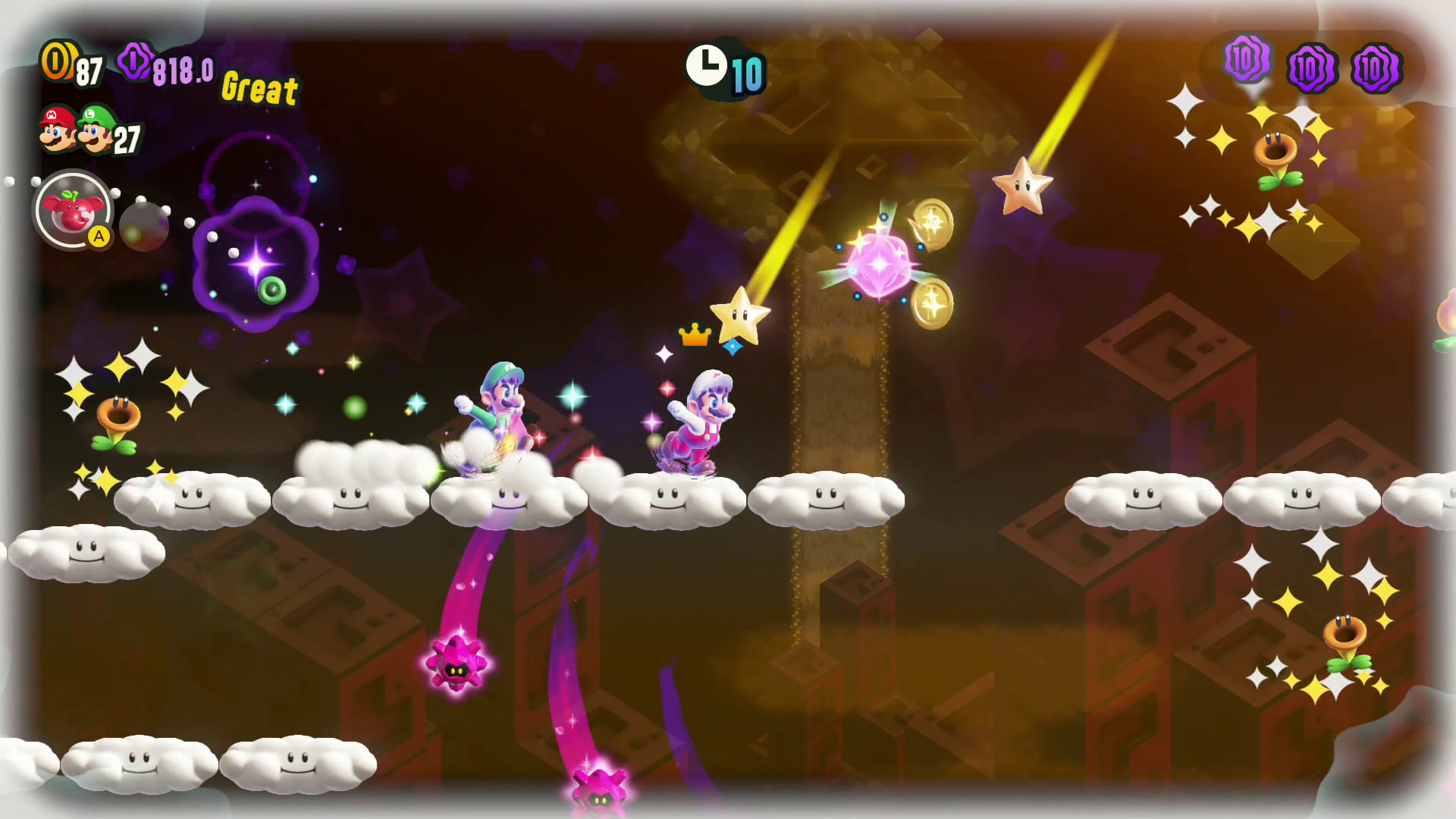The image size is (1456, 819).
Task: Click the gold coin counter icon
Action: [58, 61]
